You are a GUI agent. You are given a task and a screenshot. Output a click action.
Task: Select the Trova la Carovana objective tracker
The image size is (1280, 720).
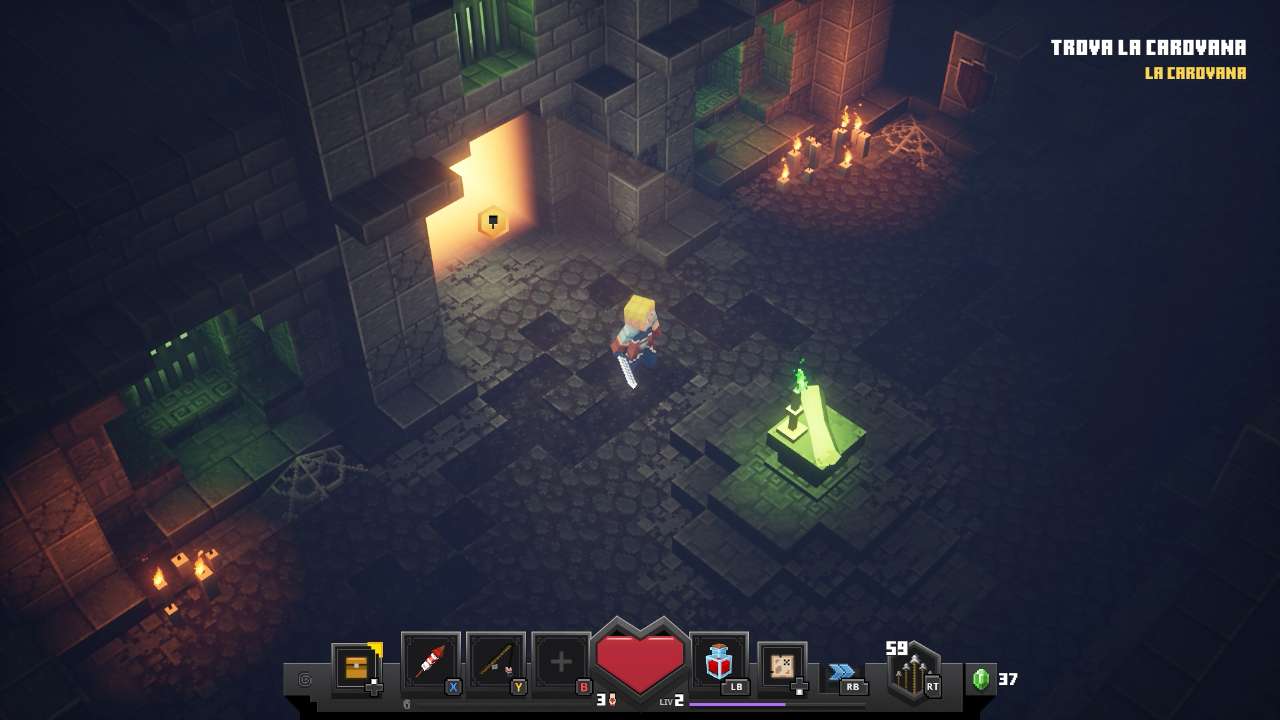click(x=1148, y=48)
